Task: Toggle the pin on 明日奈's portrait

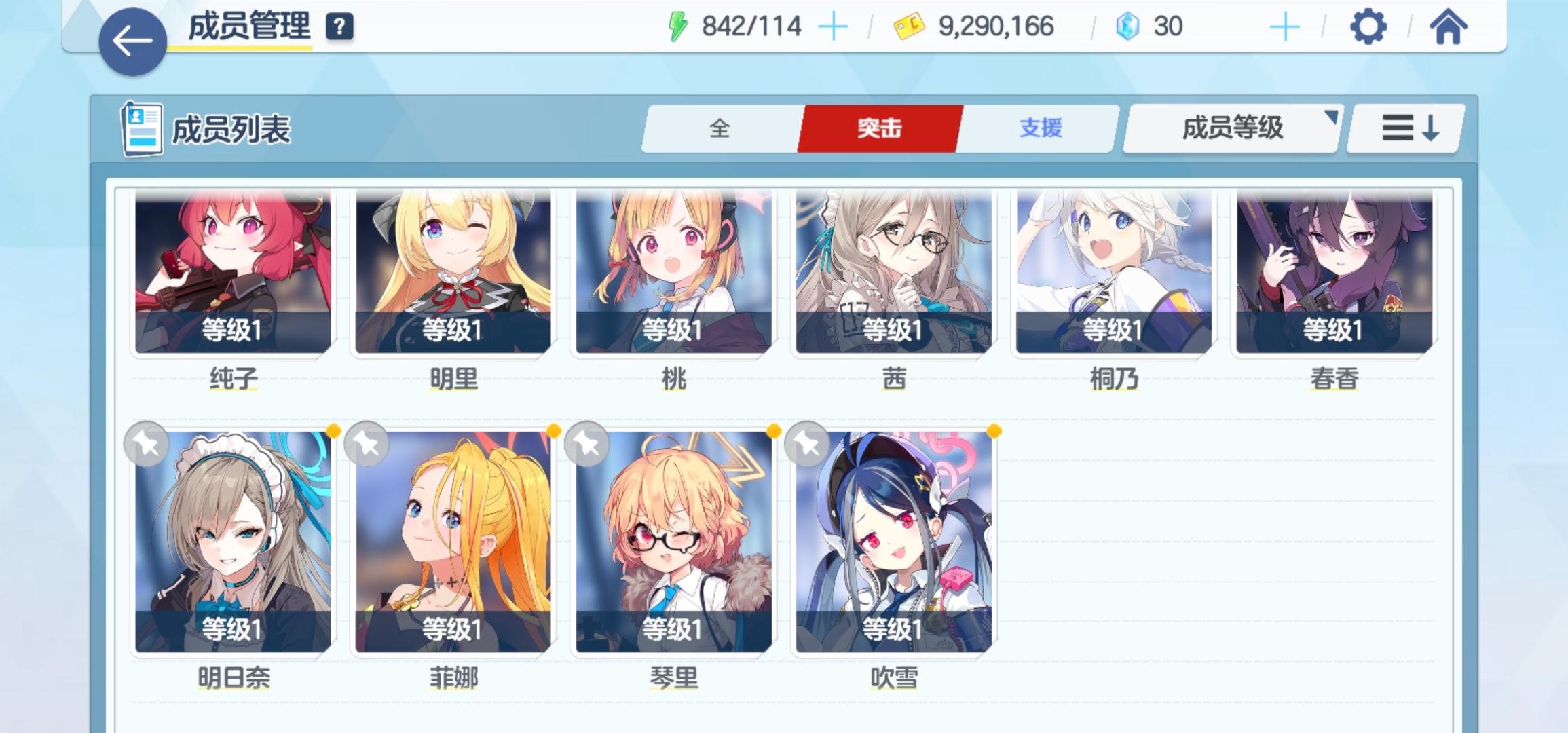Action: [x=148, y=445]
